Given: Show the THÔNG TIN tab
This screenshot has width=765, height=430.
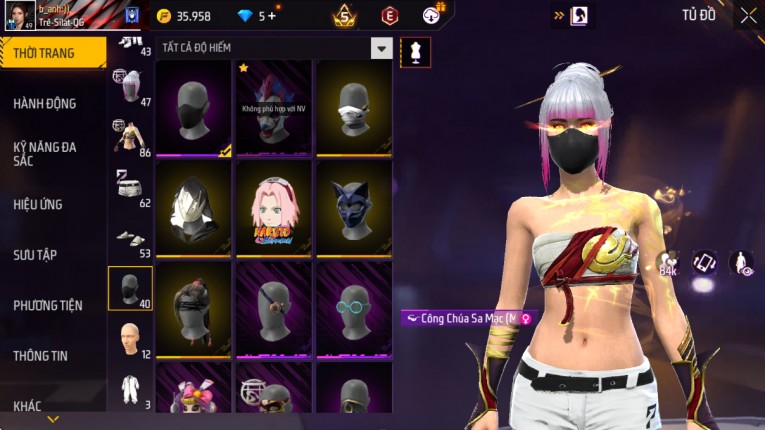Looking at the screenshot, I should 41,356.
